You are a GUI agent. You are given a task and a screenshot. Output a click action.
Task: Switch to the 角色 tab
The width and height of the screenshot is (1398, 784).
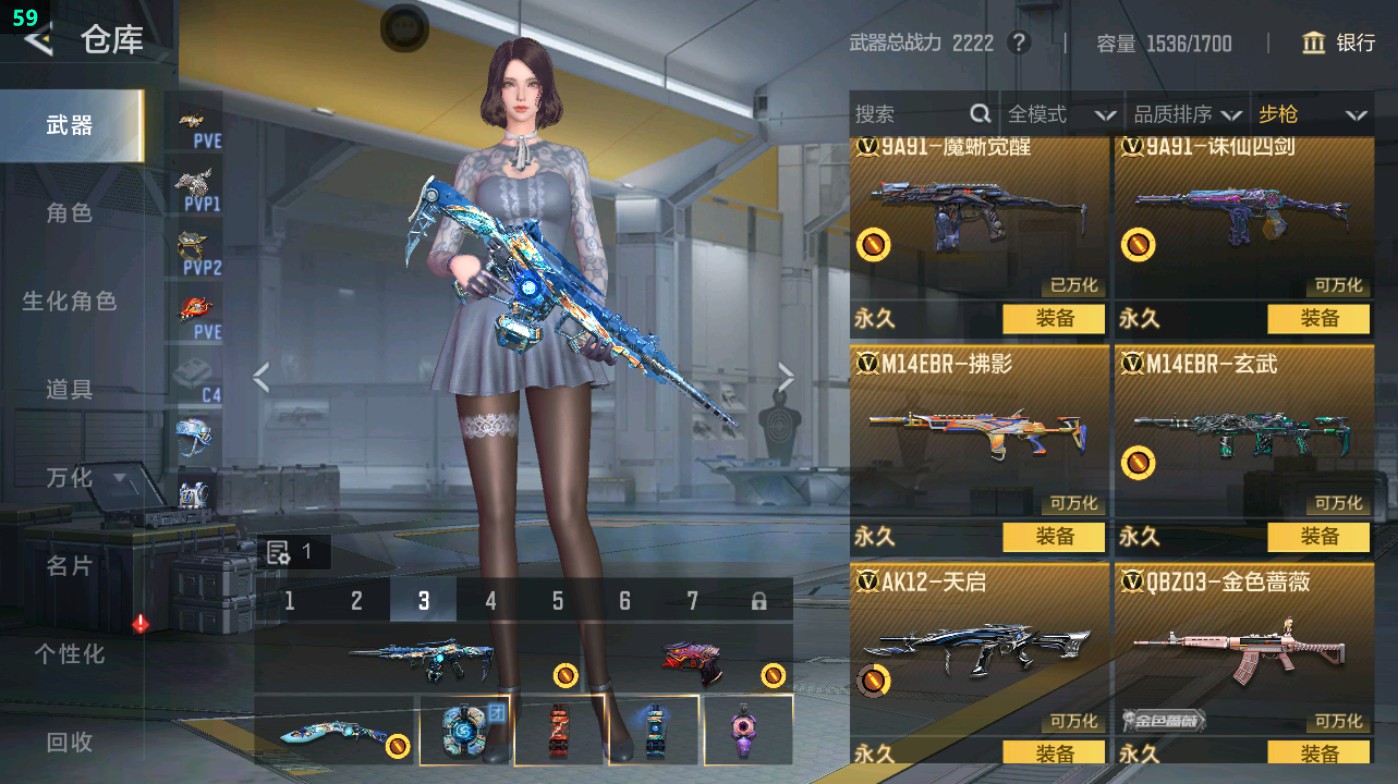[x=69, y=213]
